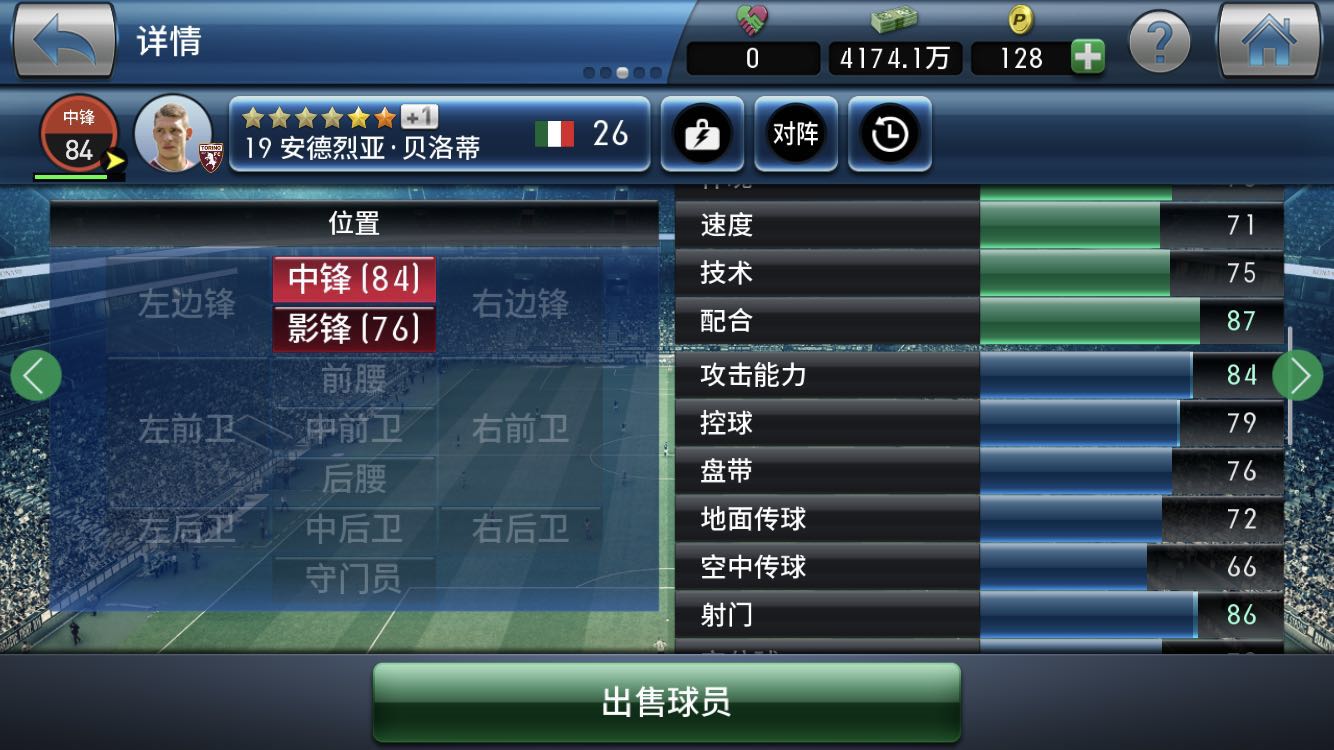The image size is (1334, 750).
Task: View player history via the clock icon
Action: [x=890, y=134]
